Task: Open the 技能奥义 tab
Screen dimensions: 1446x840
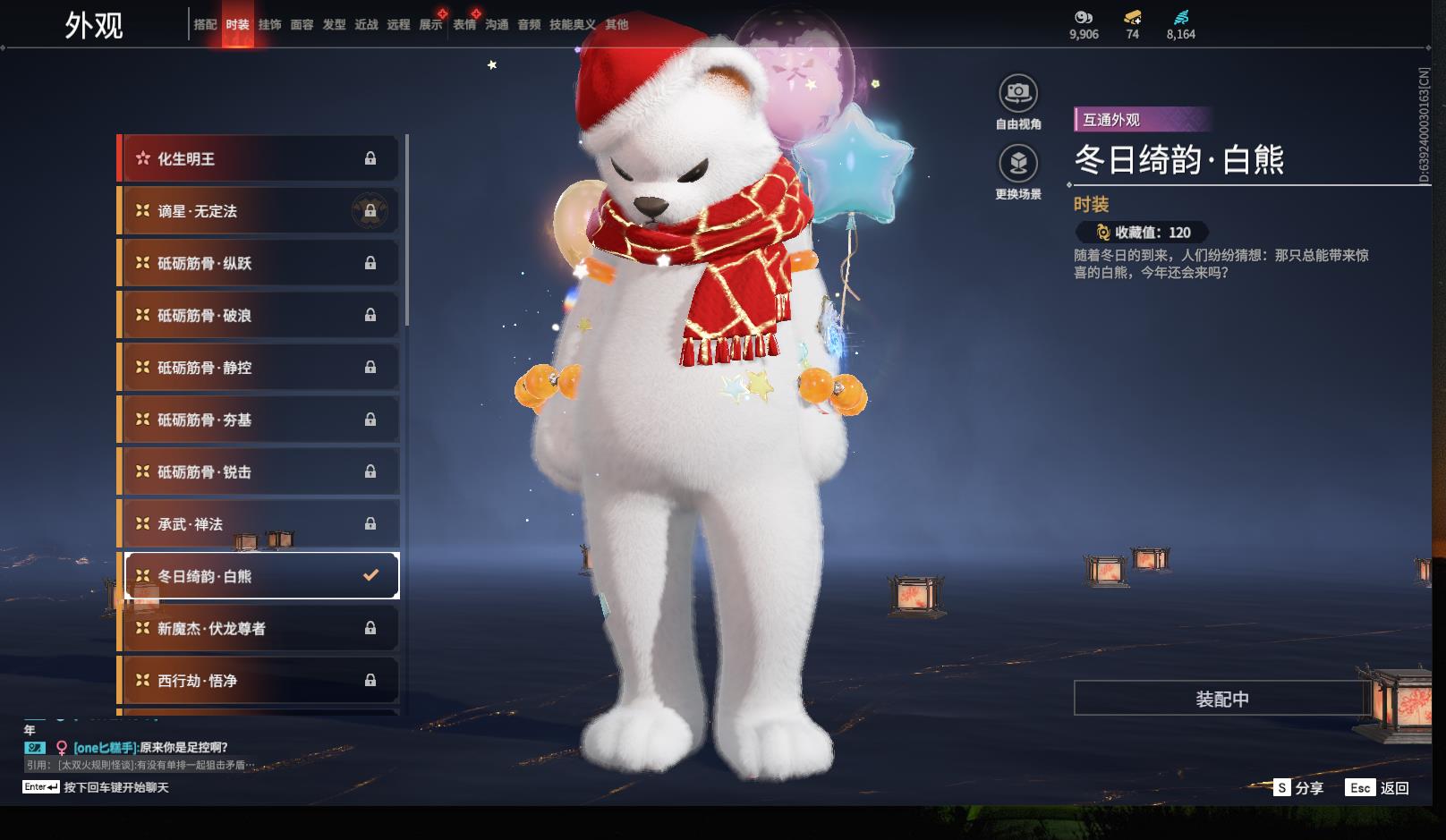Action: (x=572, y=25)
